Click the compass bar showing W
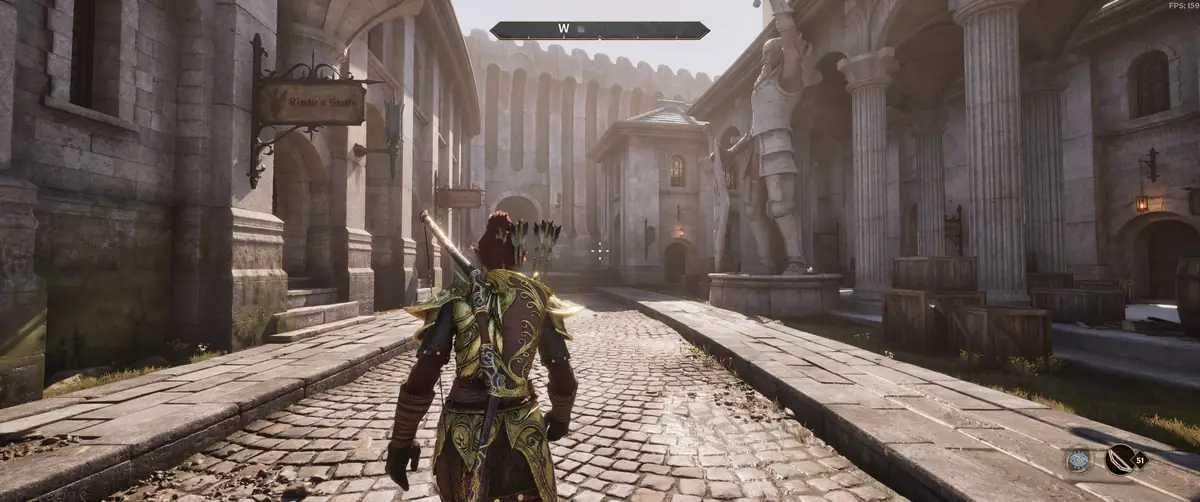The height and width of the screenshot is (502, 1200). pyautogui.click(x=600, y=30)
